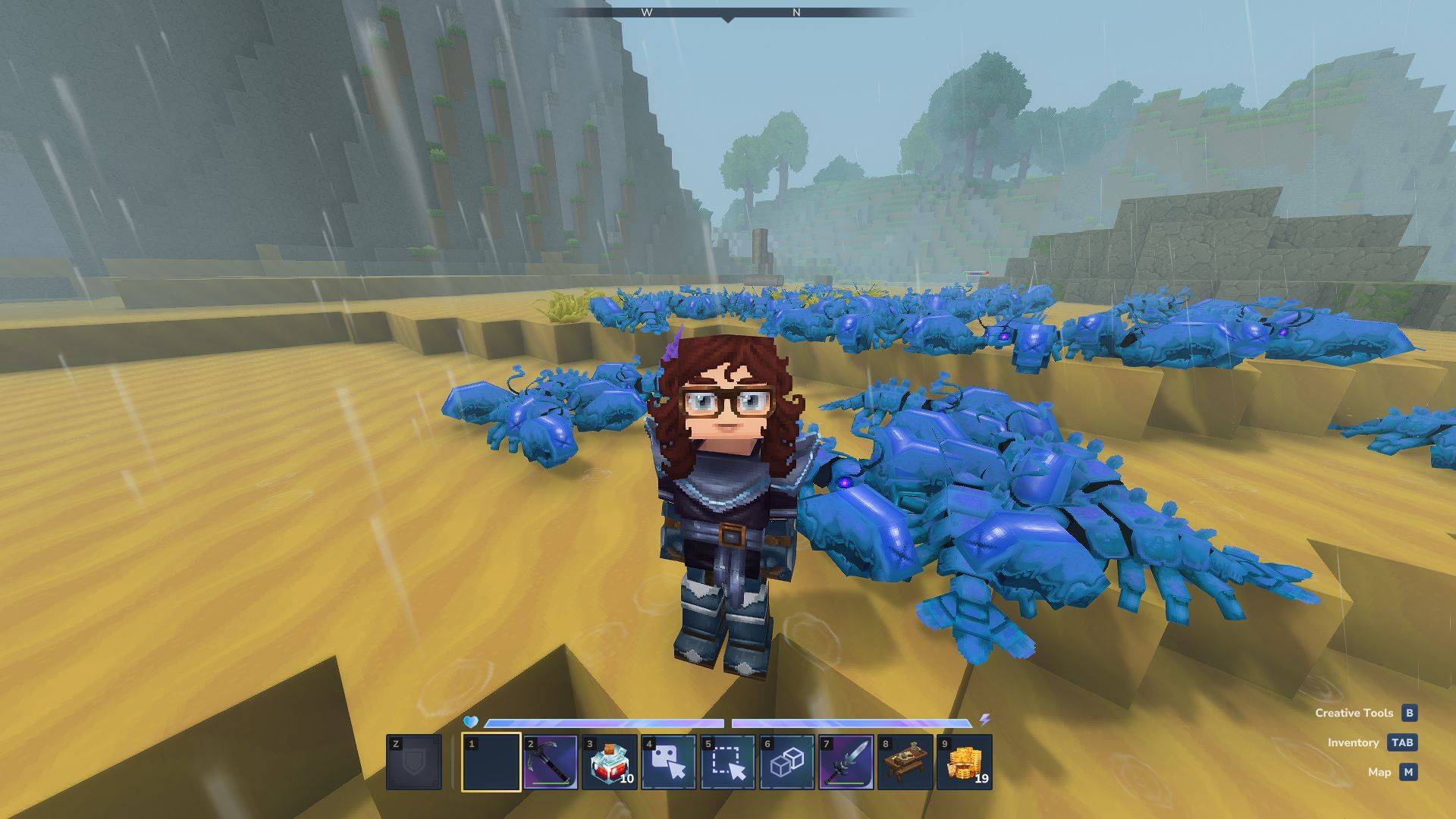1456x819 pixels.
Task: Equip the sword from the hotbar
Action: (846, 762)
